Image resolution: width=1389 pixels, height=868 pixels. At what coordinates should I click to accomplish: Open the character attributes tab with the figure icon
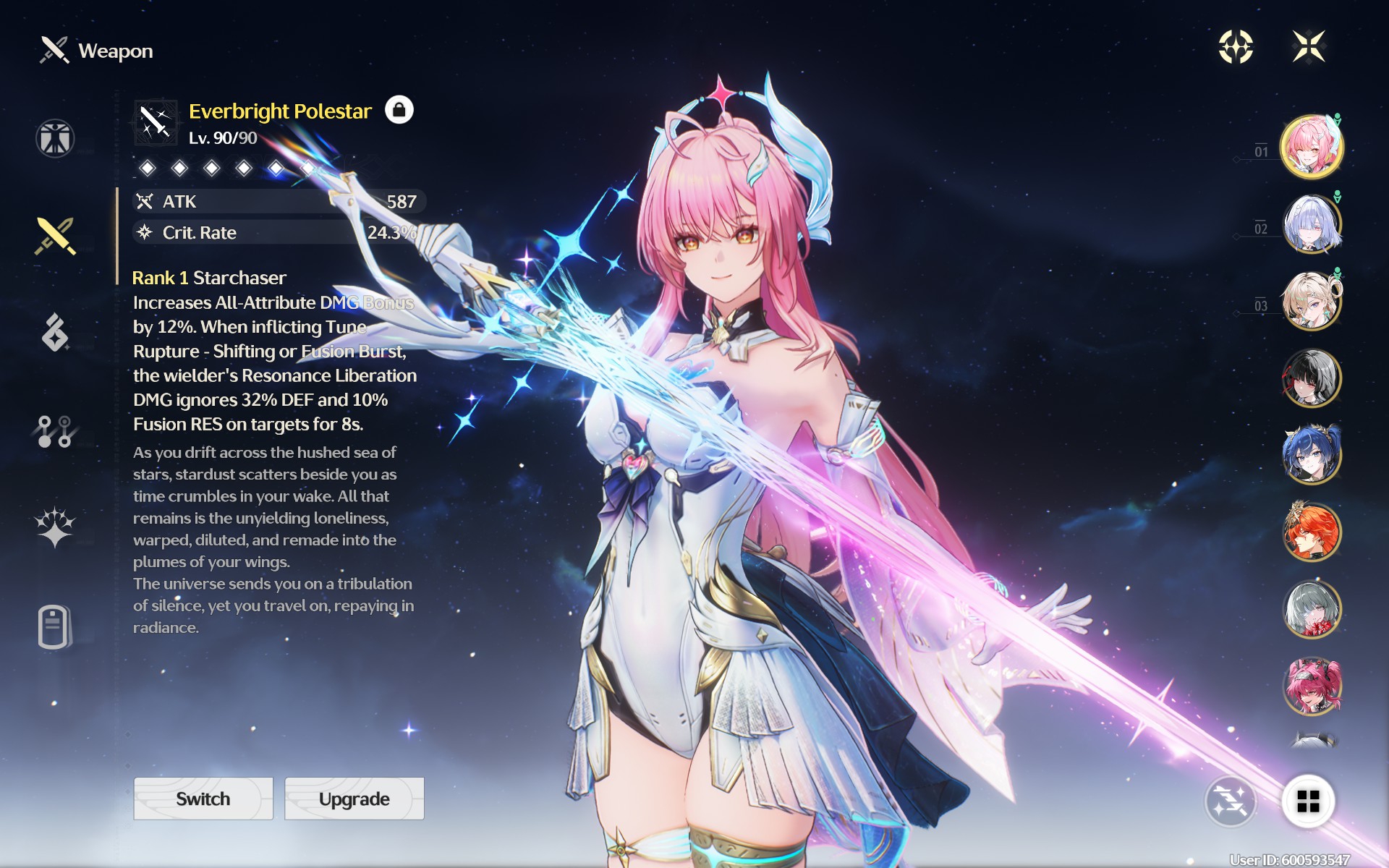tap(55, 138)
